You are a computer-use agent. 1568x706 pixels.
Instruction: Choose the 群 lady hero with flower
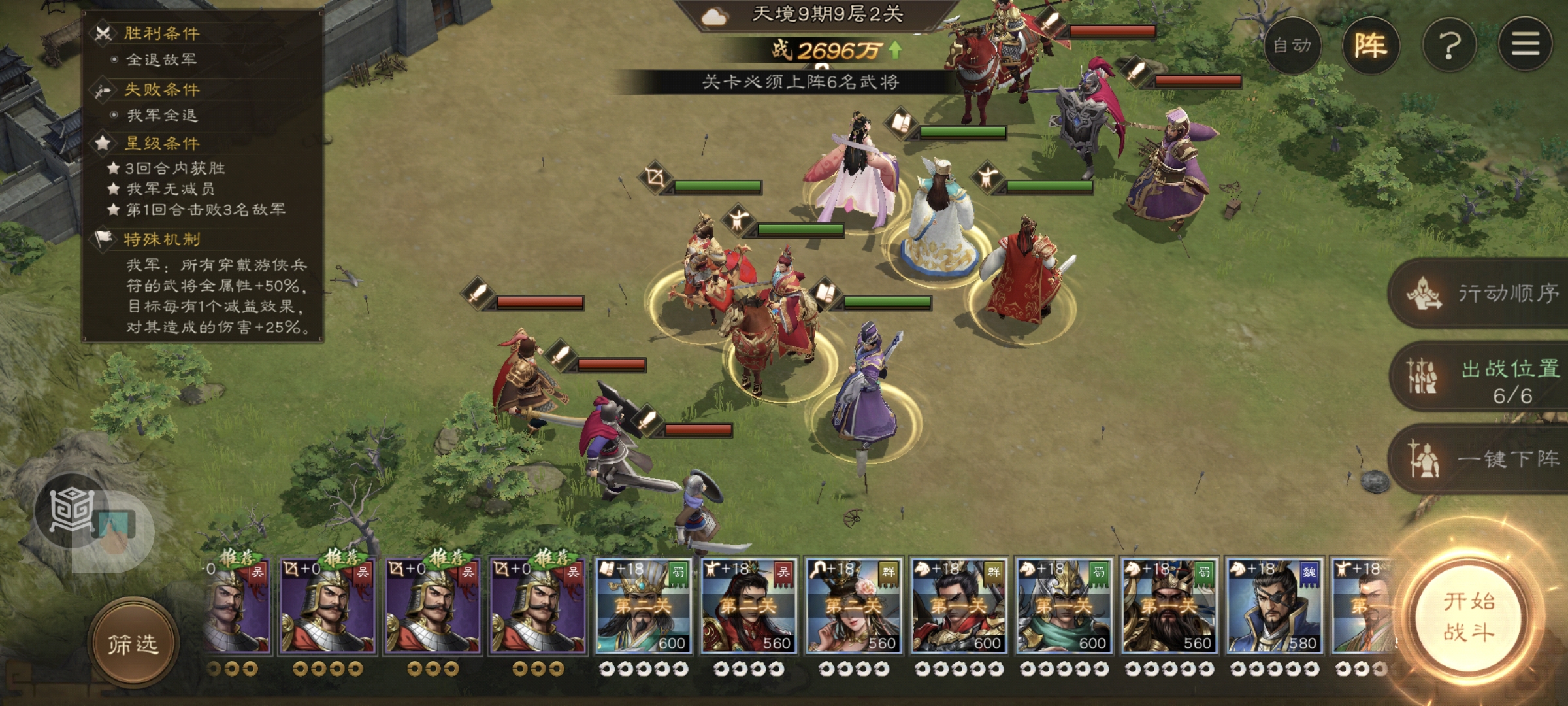(854, 606)
